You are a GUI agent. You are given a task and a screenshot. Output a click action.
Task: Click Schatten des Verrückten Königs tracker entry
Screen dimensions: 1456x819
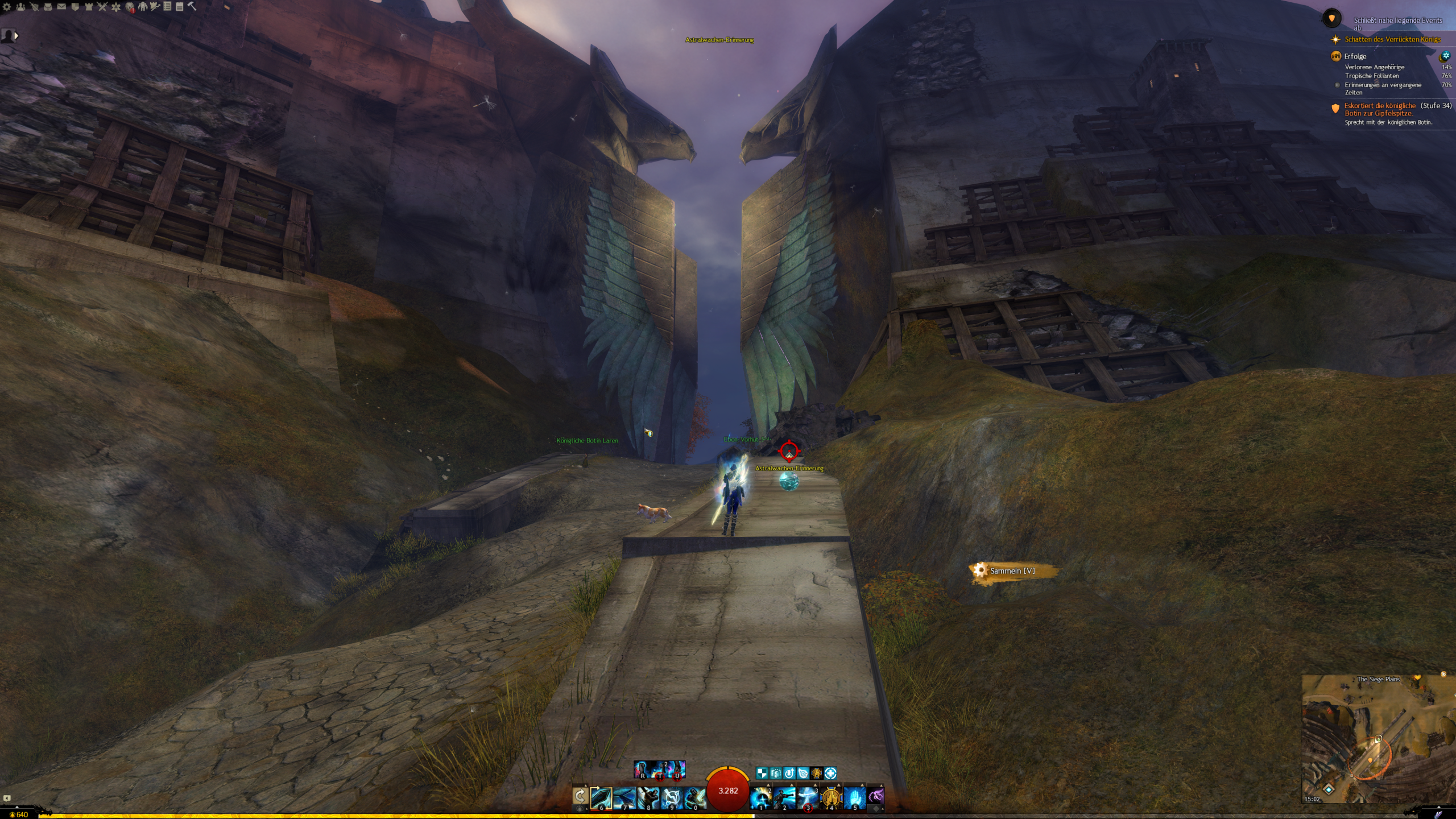1392,39
